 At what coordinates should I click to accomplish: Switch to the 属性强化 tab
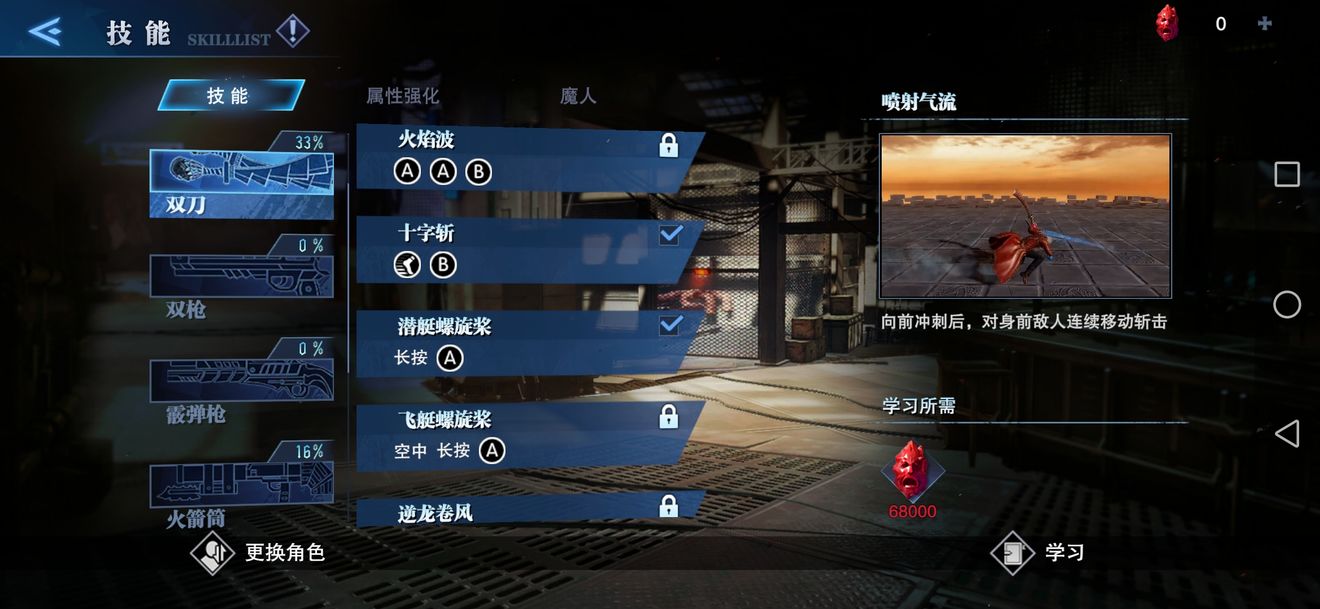(402, 96)
